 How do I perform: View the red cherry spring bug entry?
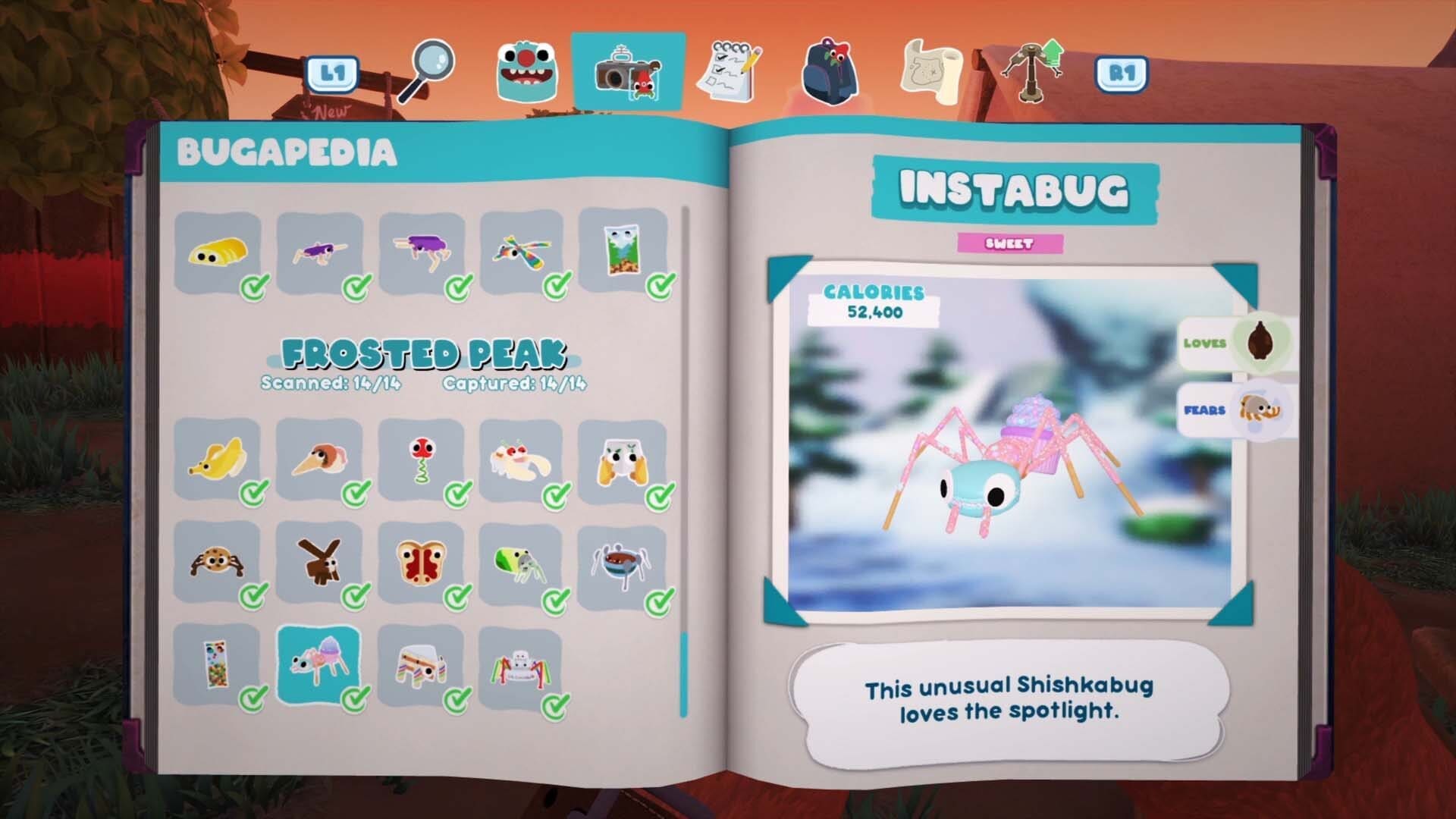point(421,460)
